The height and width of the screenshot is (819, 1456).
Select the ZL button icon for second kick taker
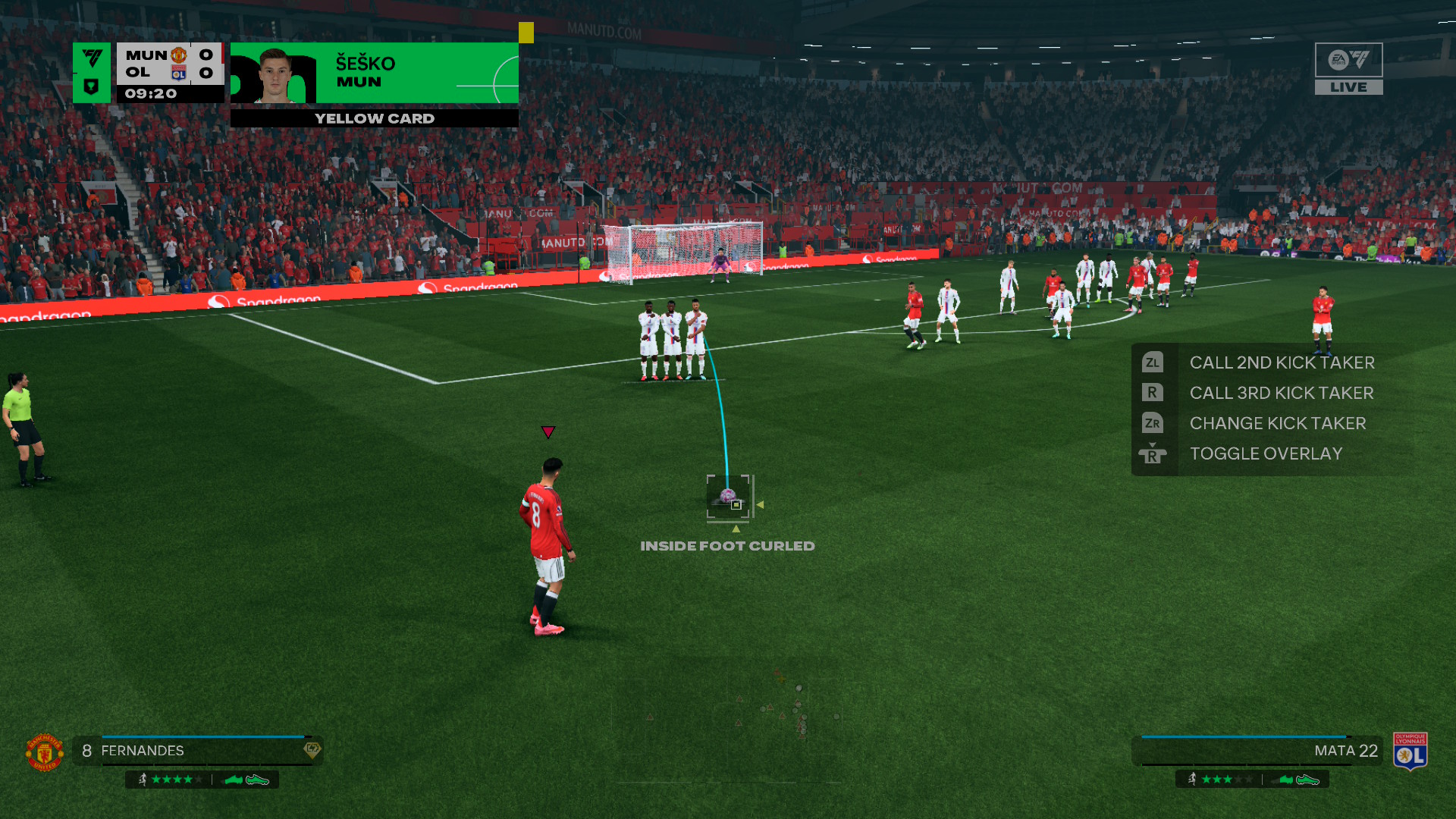point(1153,362)
